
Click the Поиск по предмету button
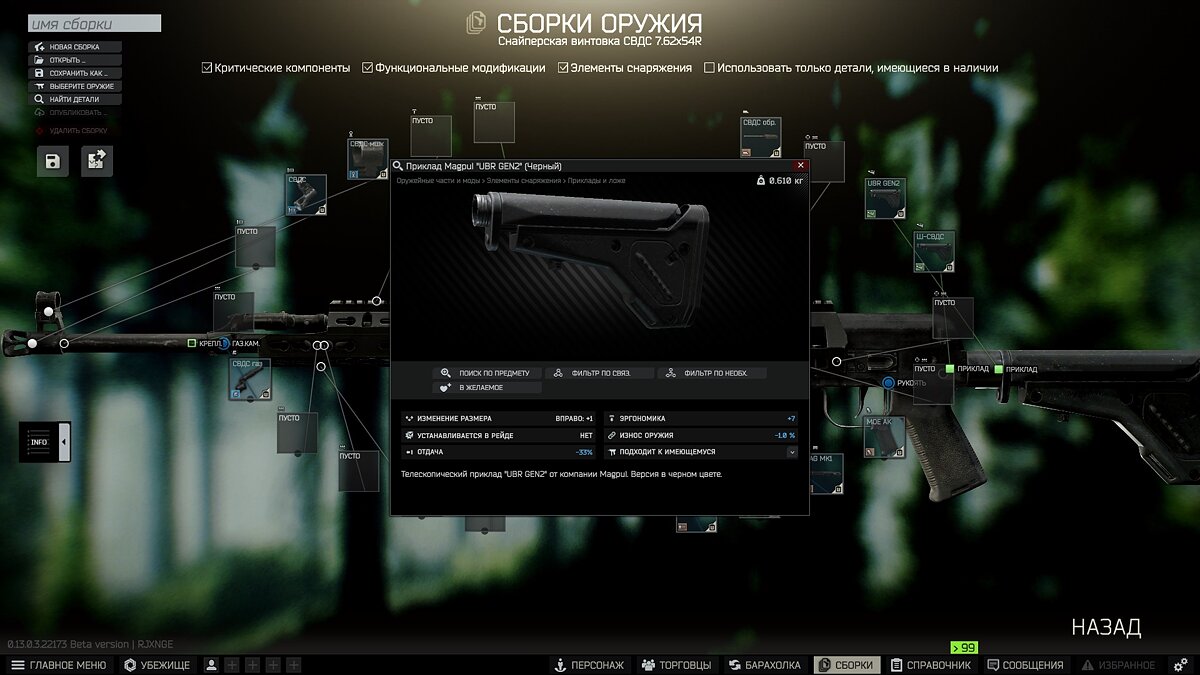pos(487,373)
